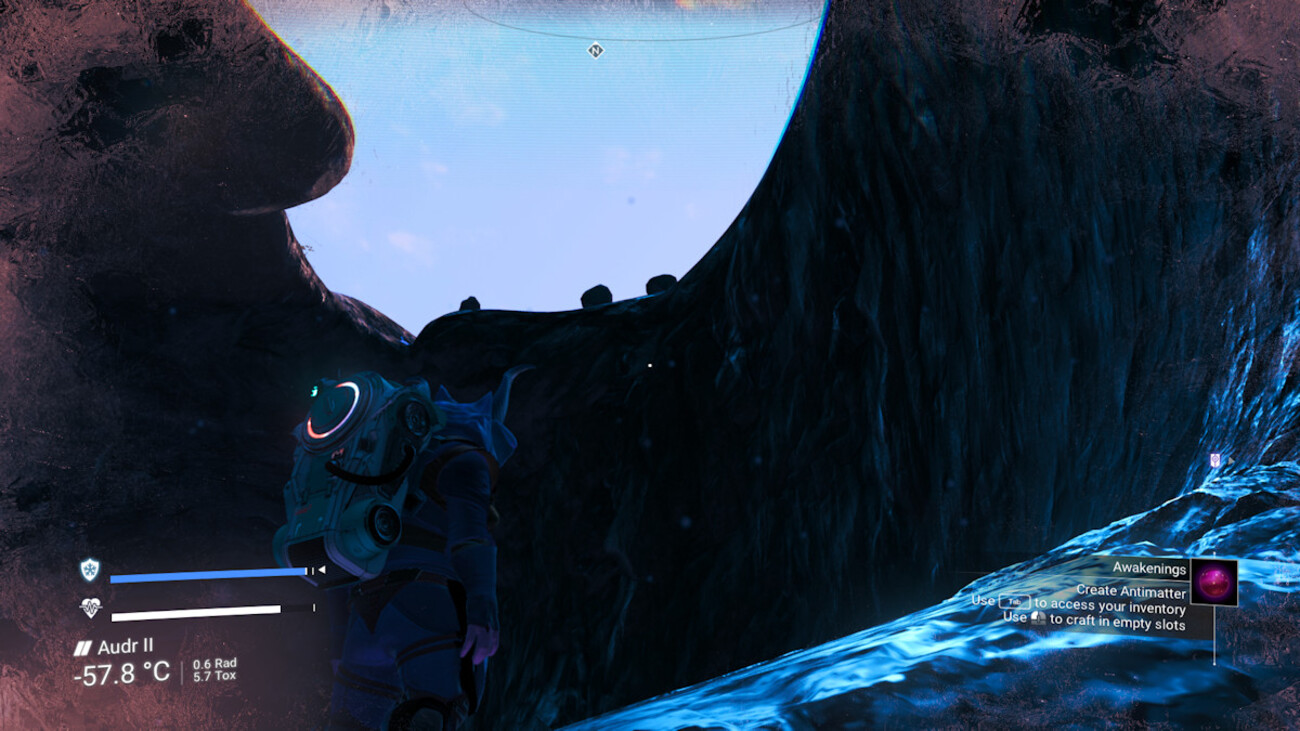Click the life support heart icon

point(91,607)
